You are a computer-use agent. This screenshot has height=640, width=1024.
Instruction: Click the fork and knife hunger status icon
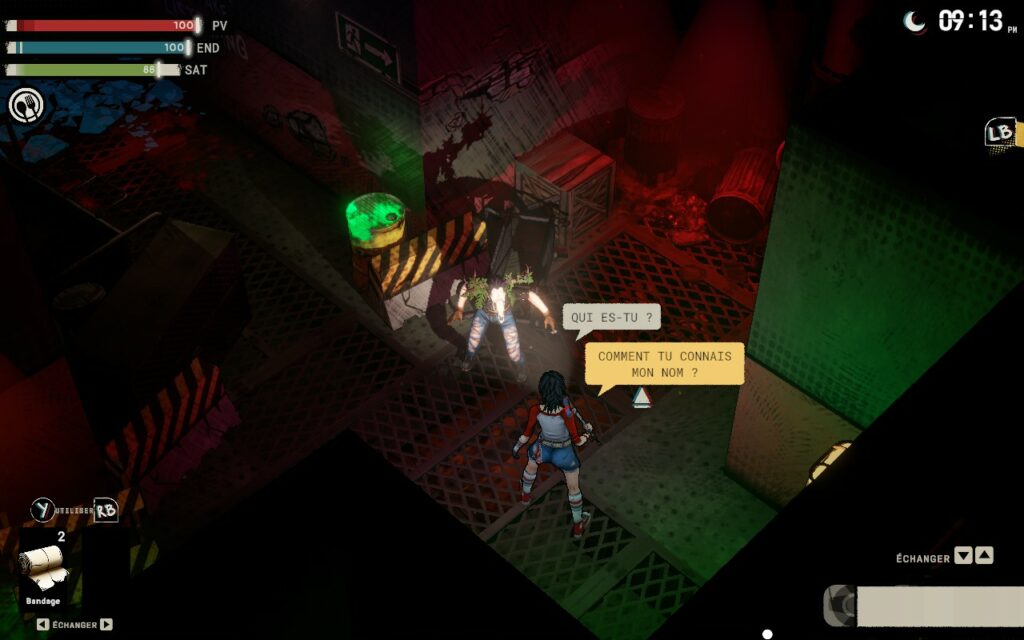(x=26, y=105)
